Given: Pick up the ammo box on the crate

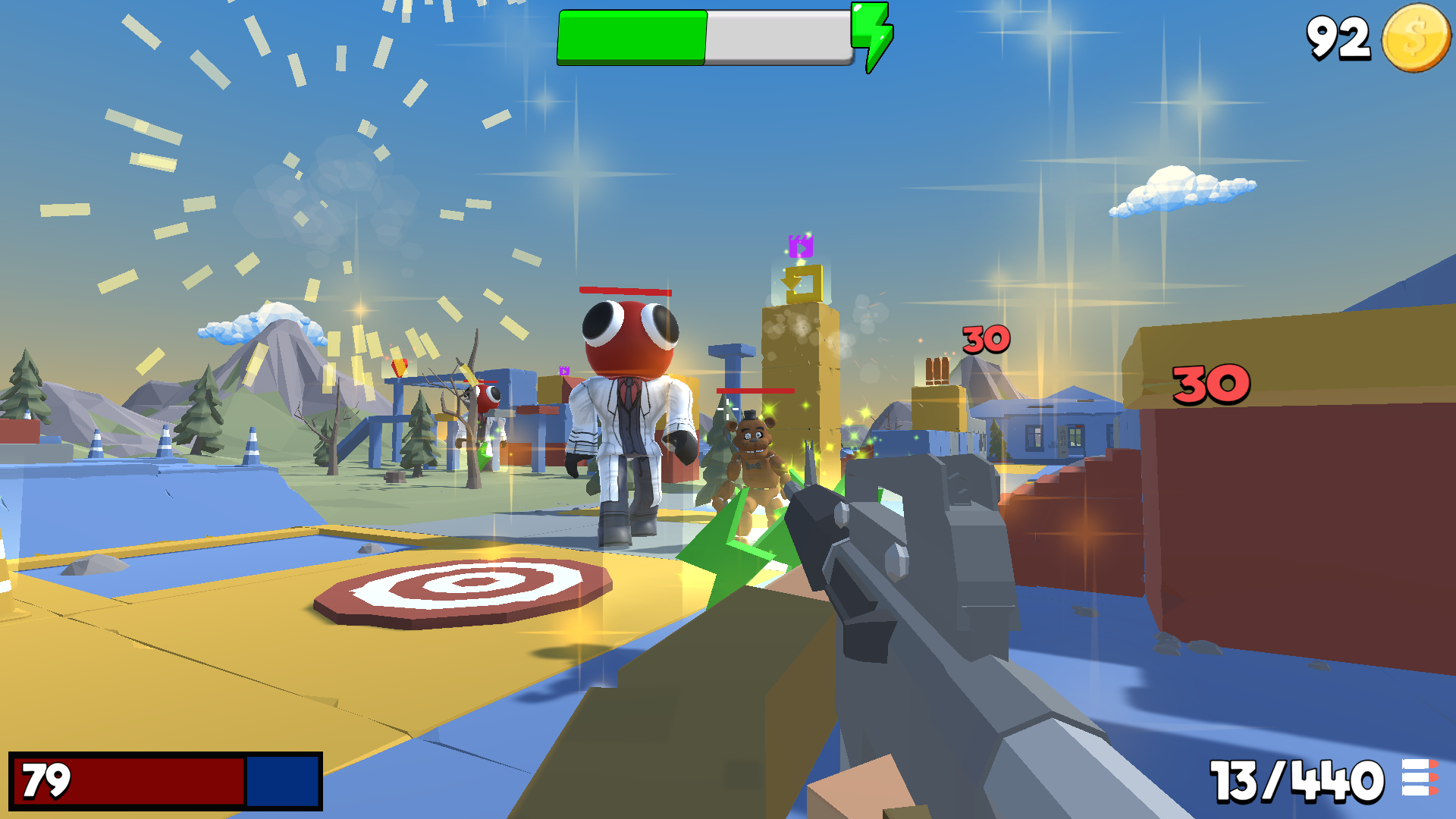Looking at the screenshot, I should [938, 372].
